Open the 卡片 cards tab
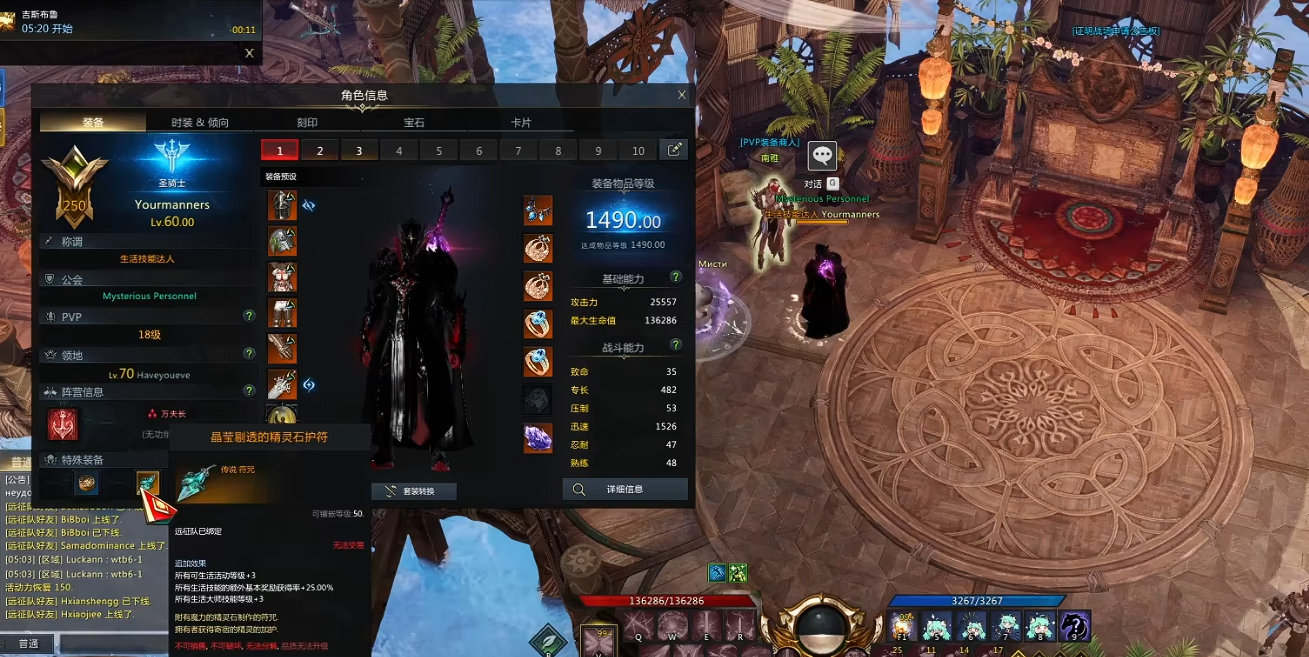 coord(521,122)
